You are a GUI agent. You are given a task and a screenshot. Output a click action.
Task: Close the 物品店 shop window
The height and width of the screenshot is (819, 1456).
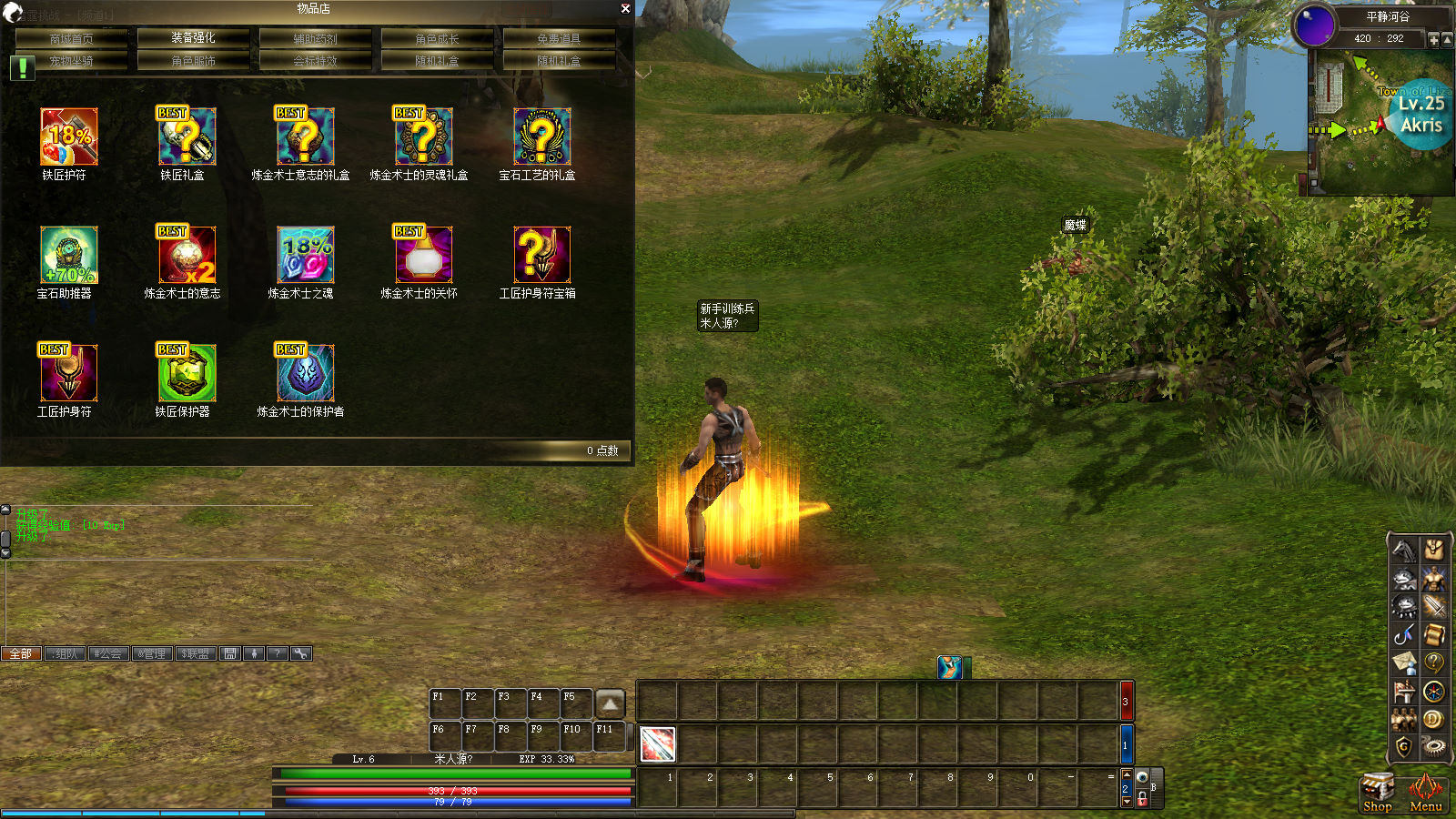pyautogui.click(x=625, y=8)
